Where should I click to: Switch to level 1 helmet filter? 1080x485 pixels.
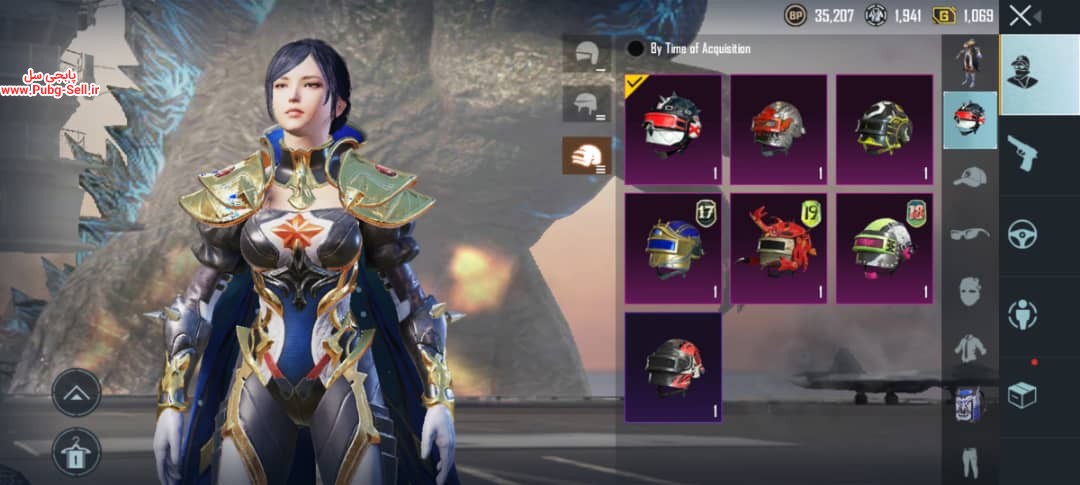click(586, 53)
